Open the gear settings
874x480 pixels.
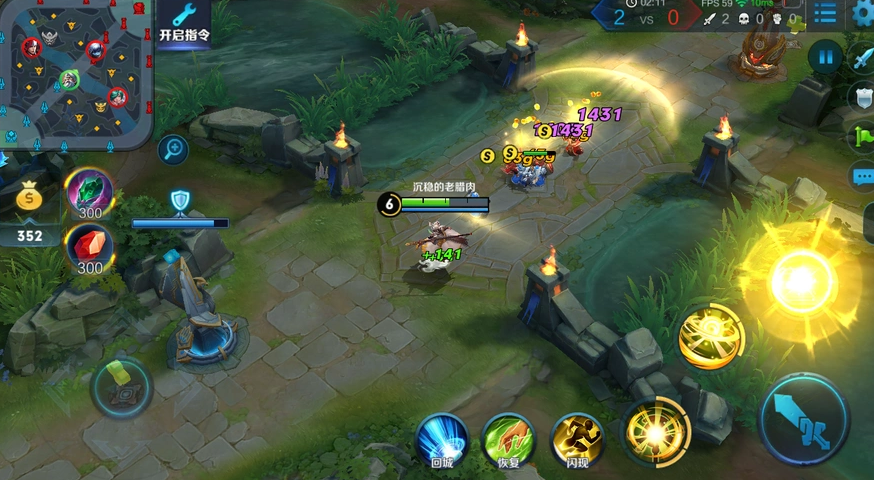click(863, 14)
